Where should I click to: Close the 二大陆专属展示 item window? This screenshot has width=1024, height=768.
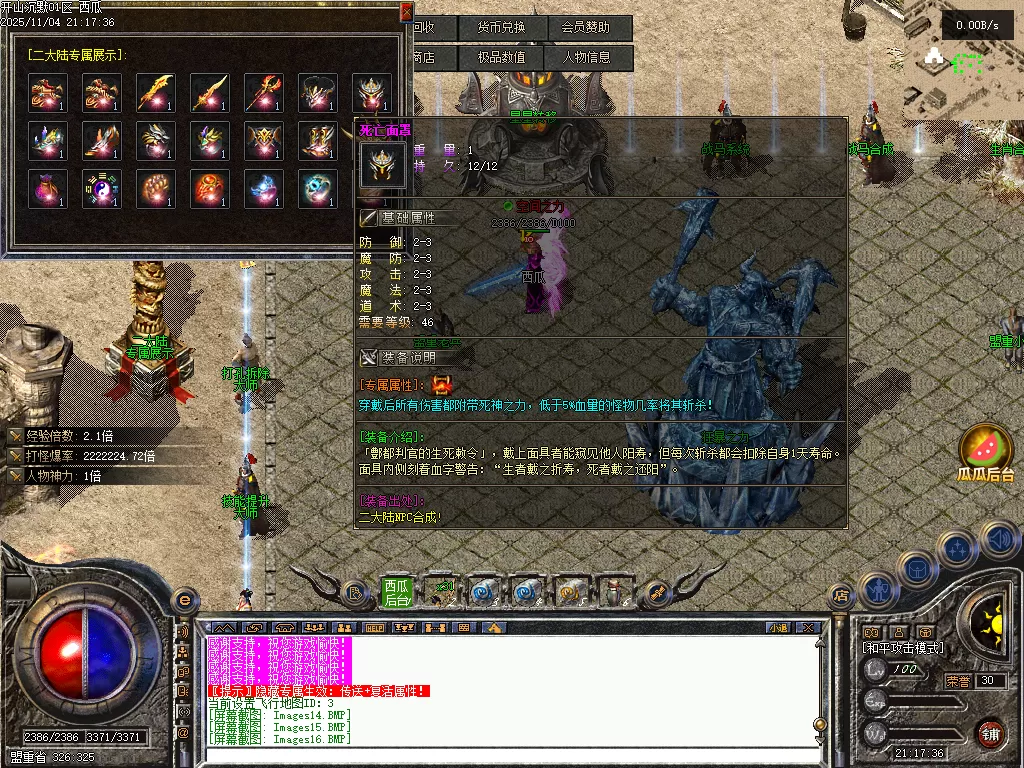tap(405, 12)
